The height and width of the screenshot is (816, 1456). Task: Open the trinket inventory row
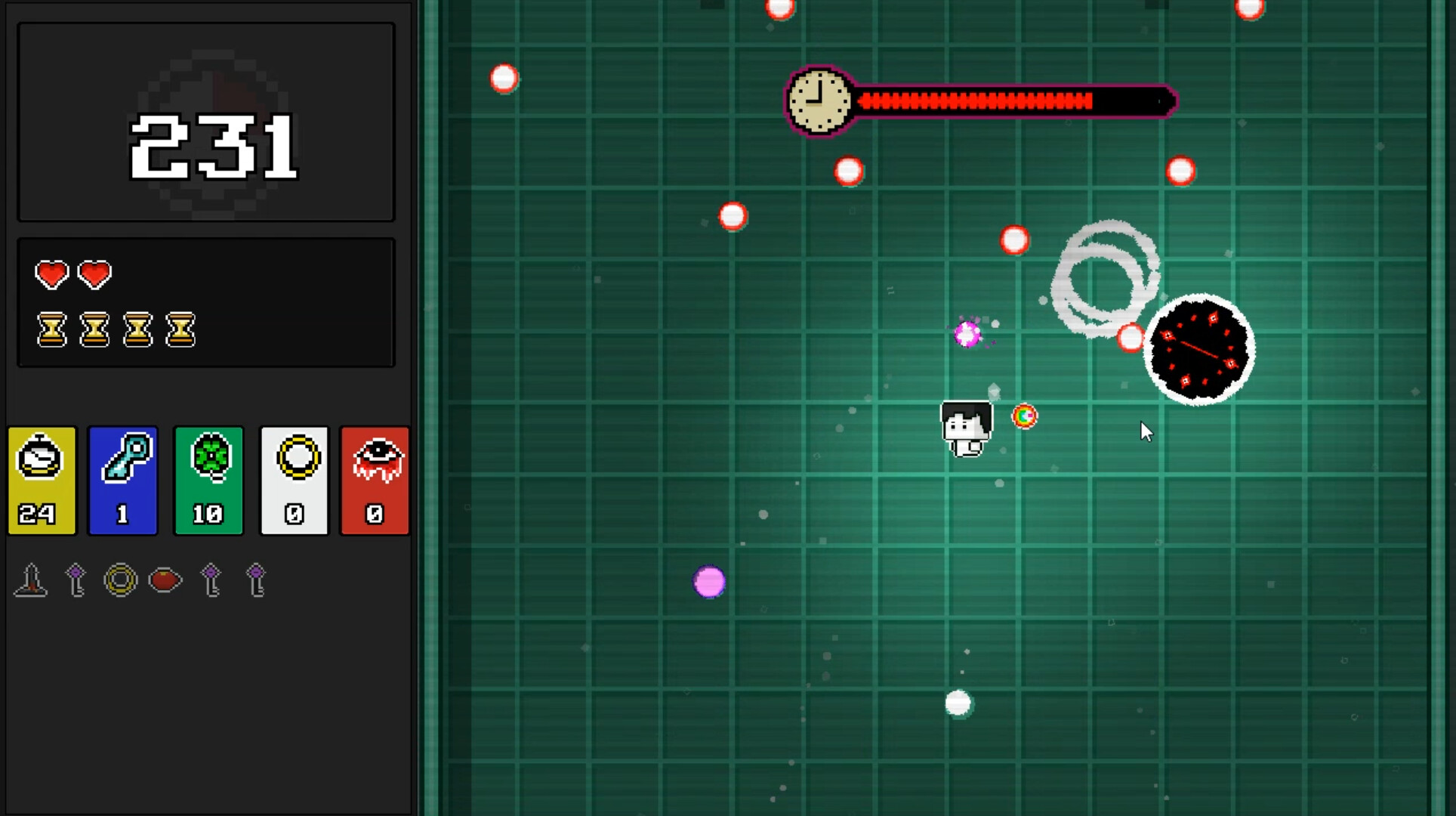[x=143, y=580]
